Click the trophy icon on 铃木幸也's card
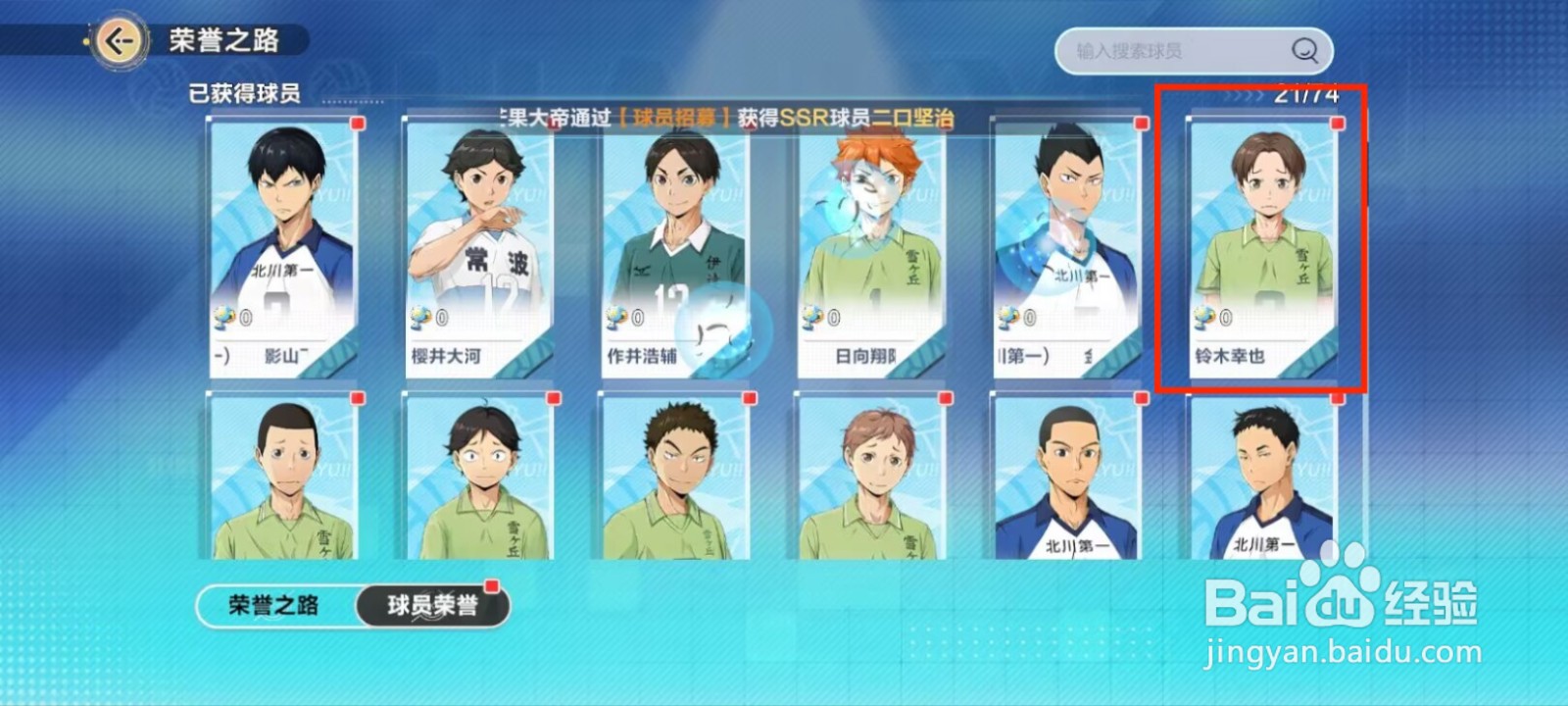1568x706 pixels. point(1204,317)
